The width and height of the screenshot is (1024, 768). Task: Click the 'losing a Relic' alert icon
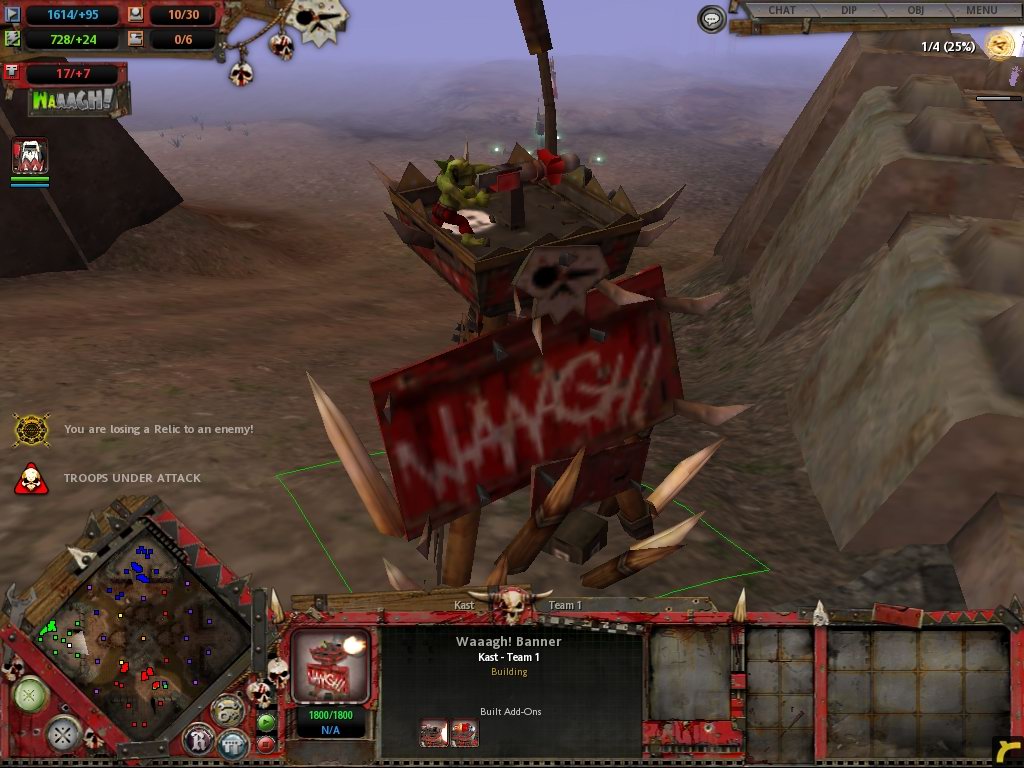pyautogui.click(x=31, y=430)
